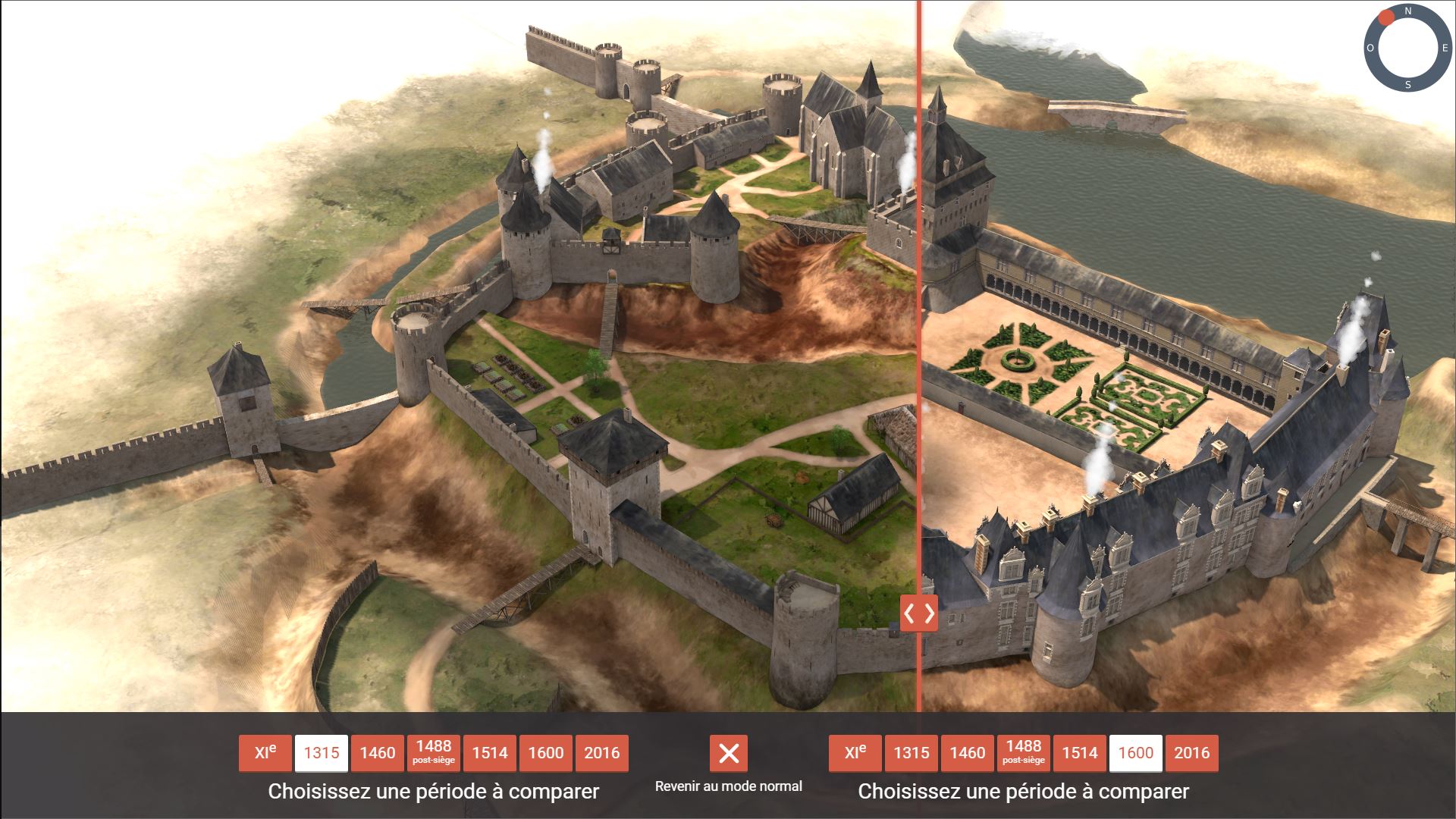The height and width of the screenshot is (819, 1456).
Task: Choose 1315 in the left period selector
Action: (322, 753)
